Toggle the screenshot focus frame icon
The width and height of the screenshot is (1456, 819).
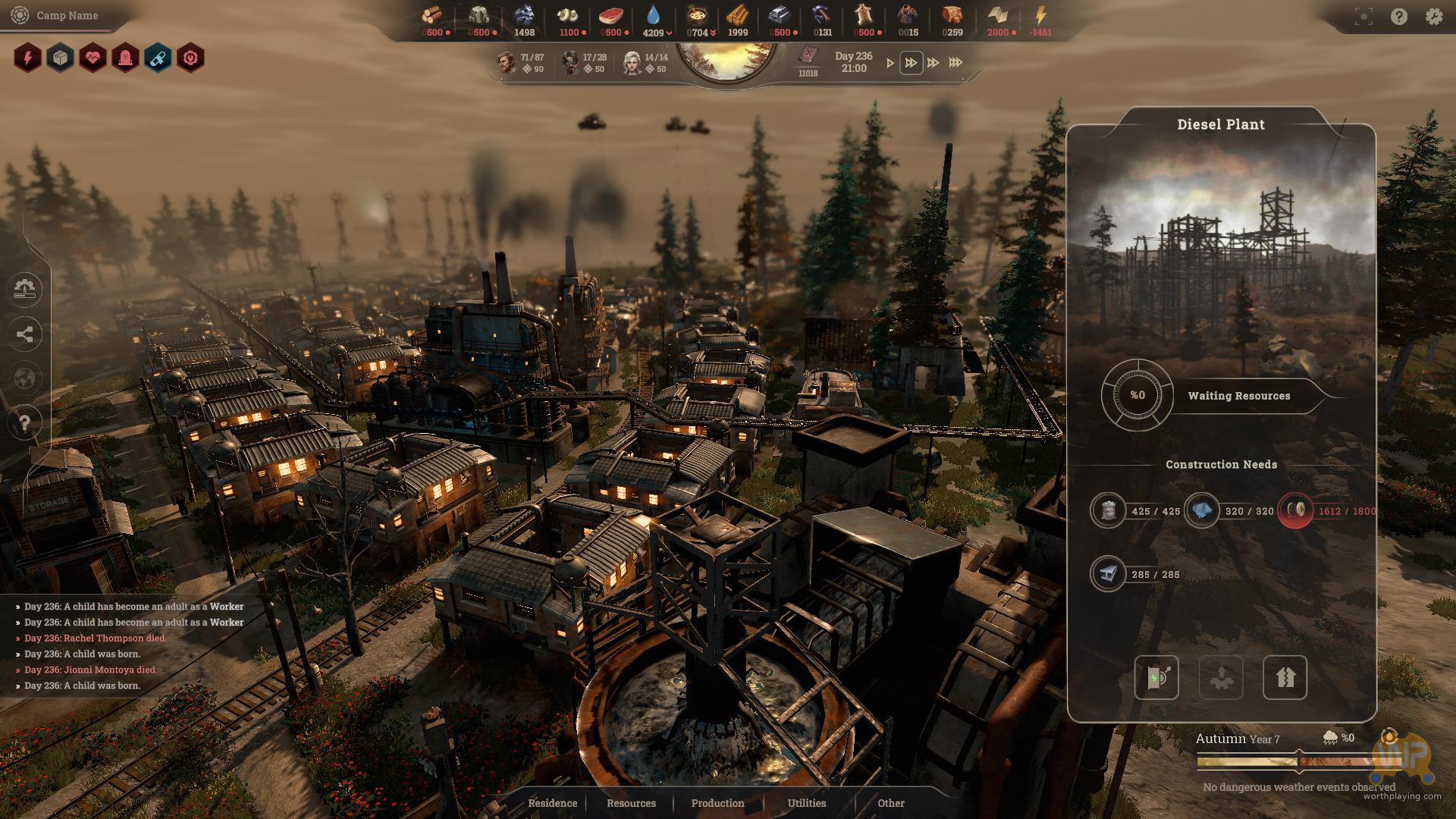point(1363,16)
